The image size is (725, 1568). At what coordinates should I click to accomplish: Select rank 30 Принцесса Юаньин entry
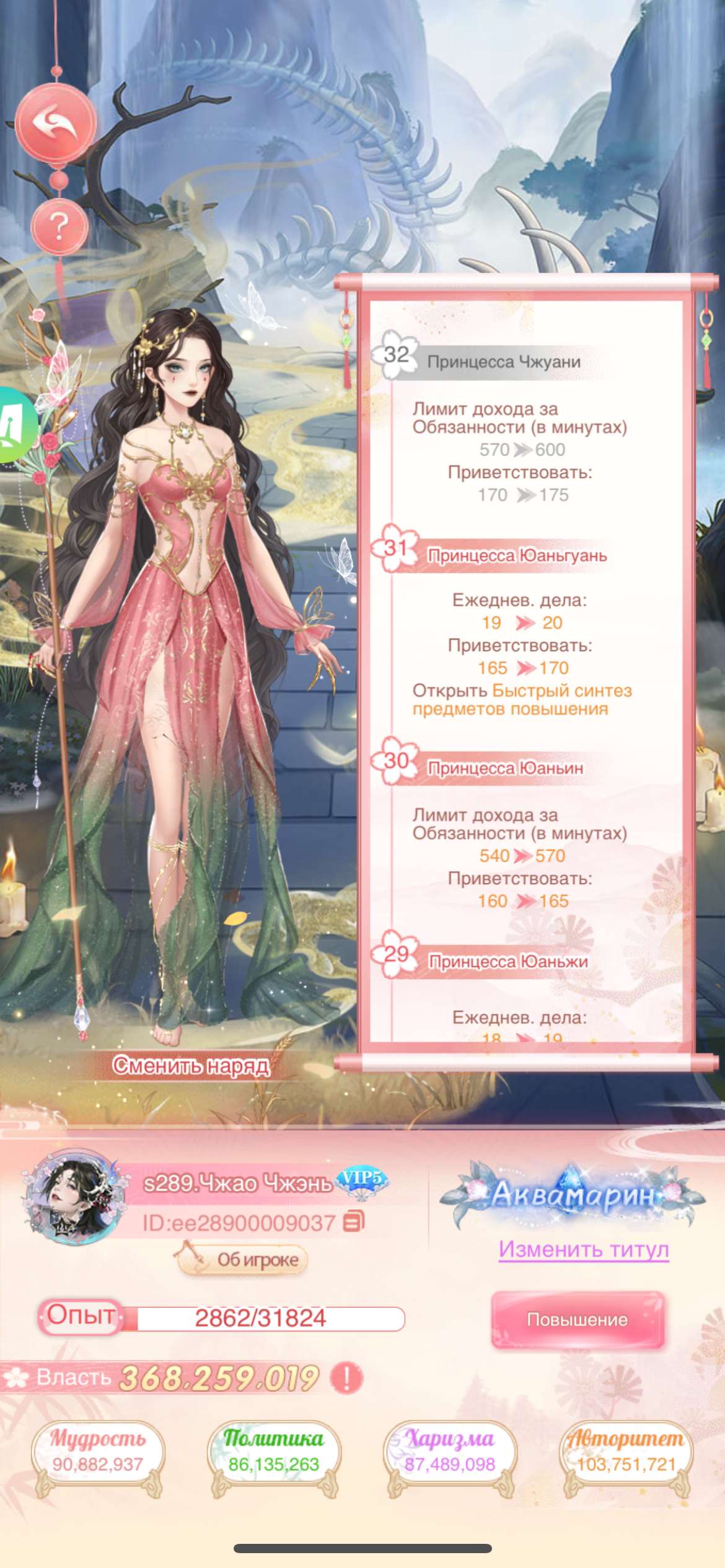coord(505,768)
